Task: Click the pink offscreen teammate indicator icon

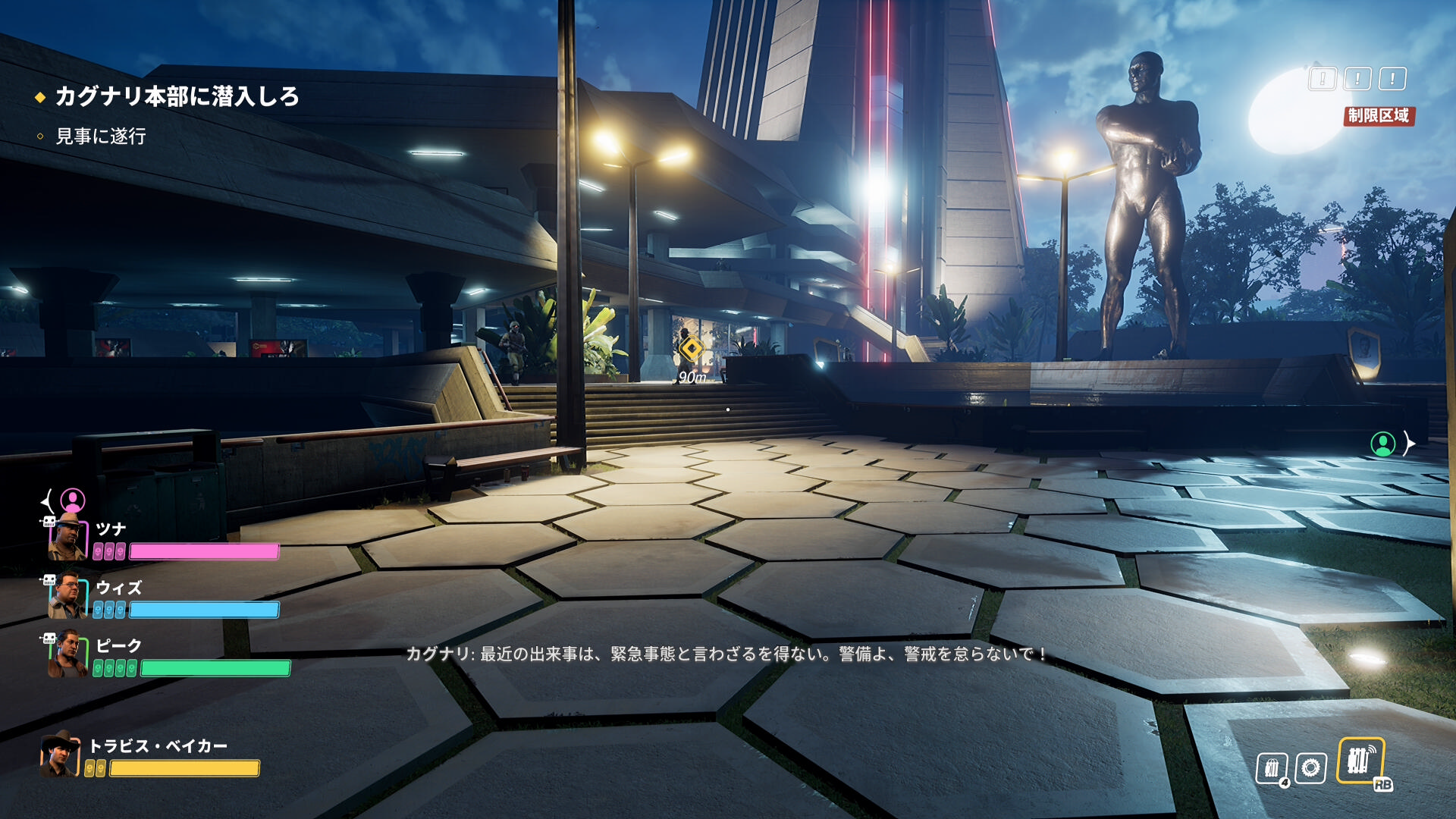Action: (73, 500)
